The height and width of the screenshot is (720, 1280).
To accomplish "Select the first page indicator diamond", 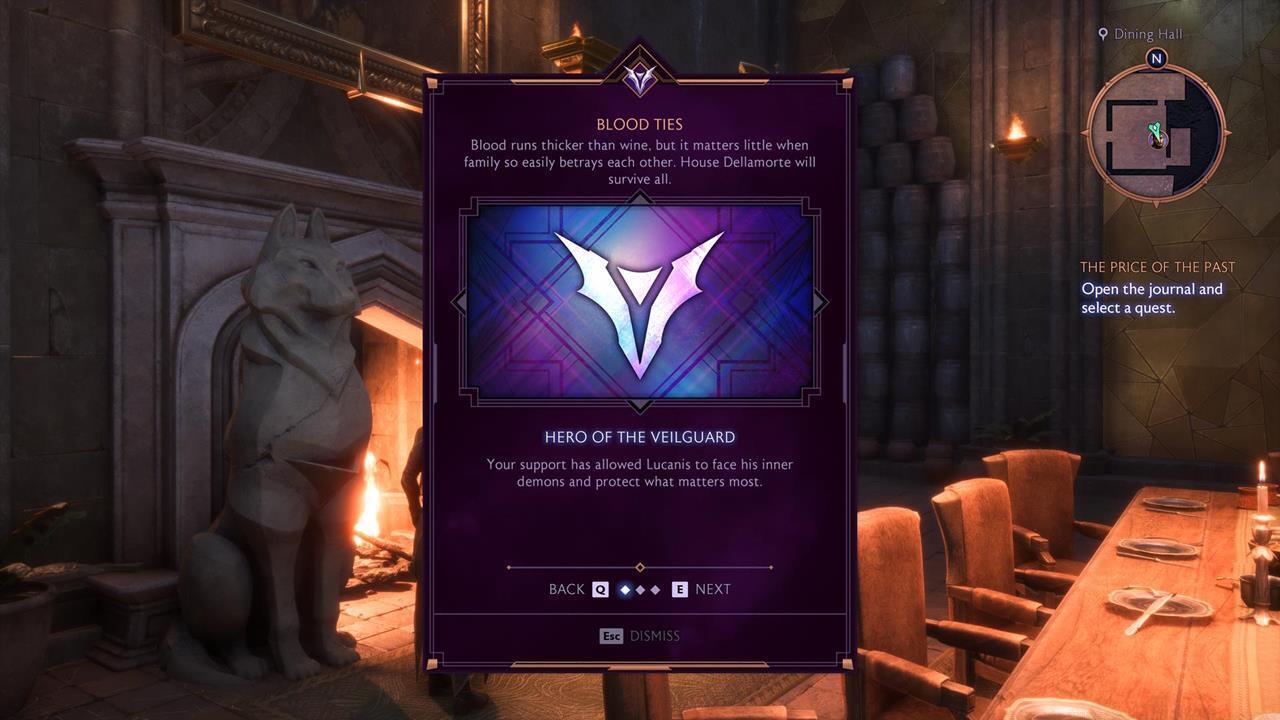I will [x=625, y=590].
